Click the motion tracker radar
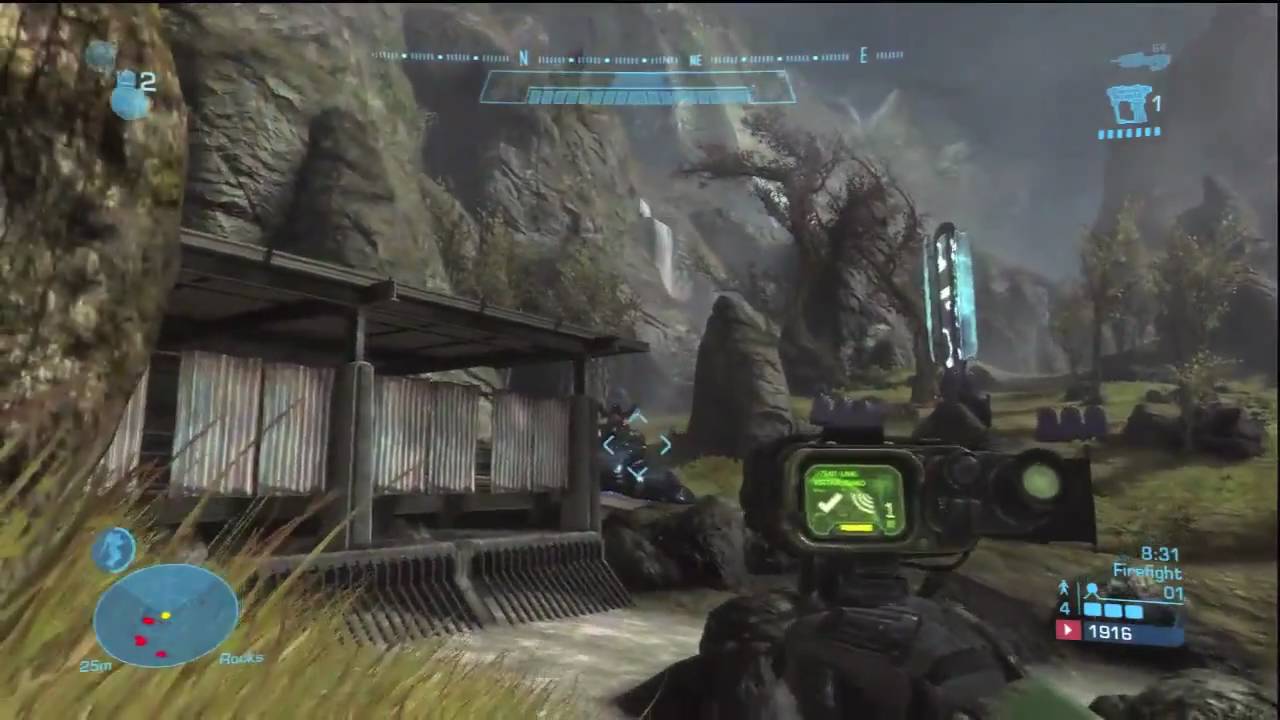The height and width of the screenshot is (720, 1280). pos(165,614)
